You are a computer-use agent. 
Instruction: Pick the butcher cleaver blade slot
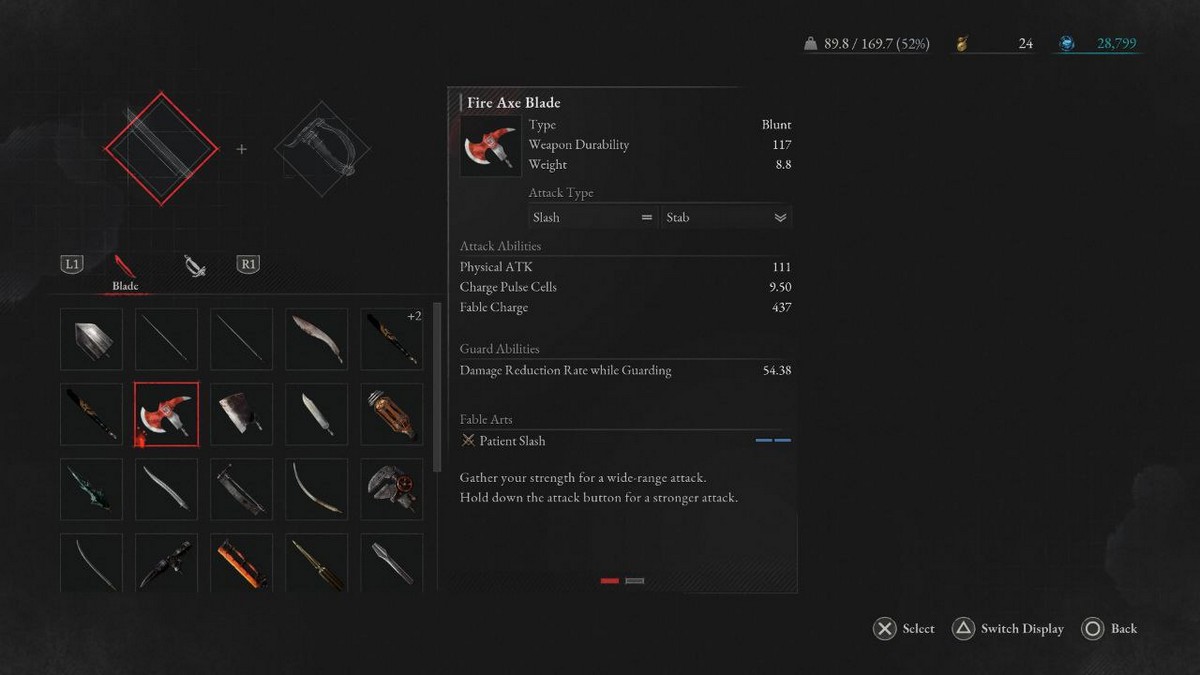(241, 414)
